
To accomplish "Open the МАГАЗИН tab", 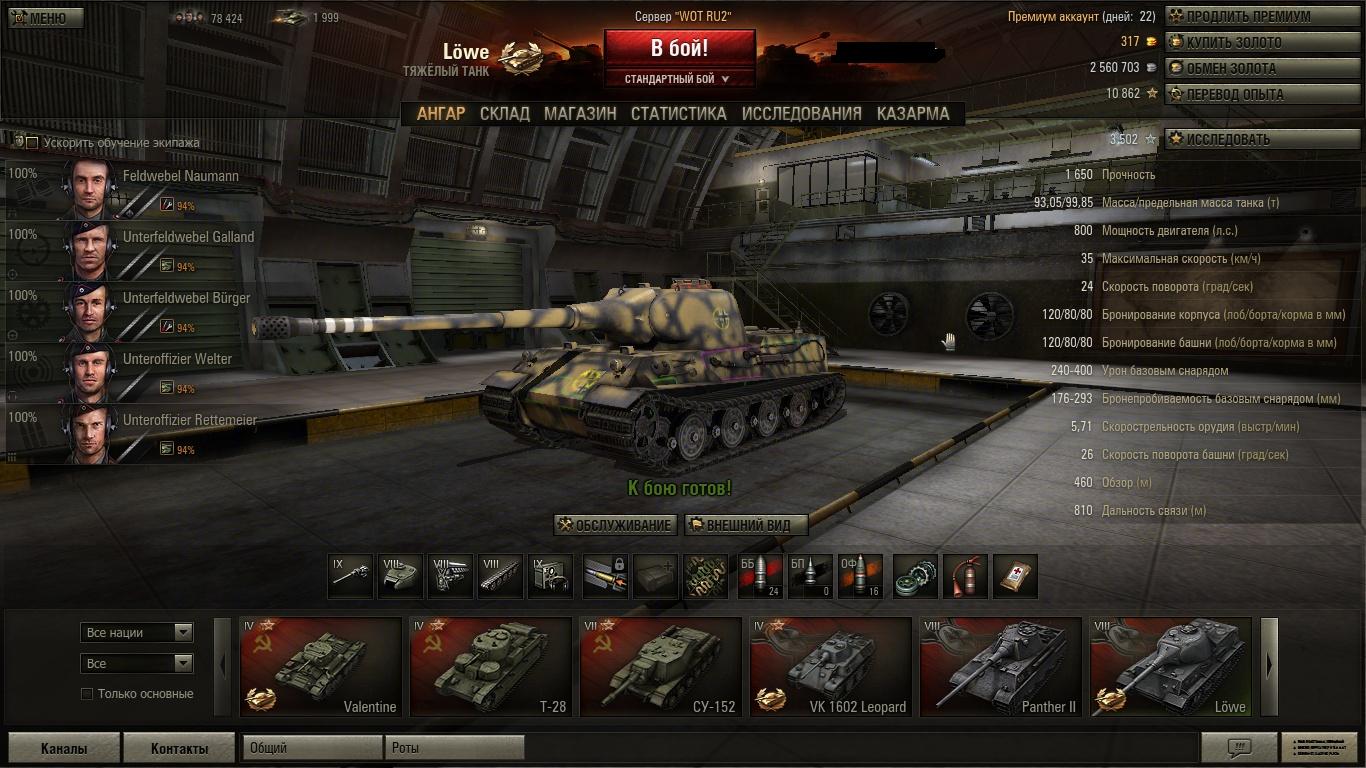I will click(580, 114).
